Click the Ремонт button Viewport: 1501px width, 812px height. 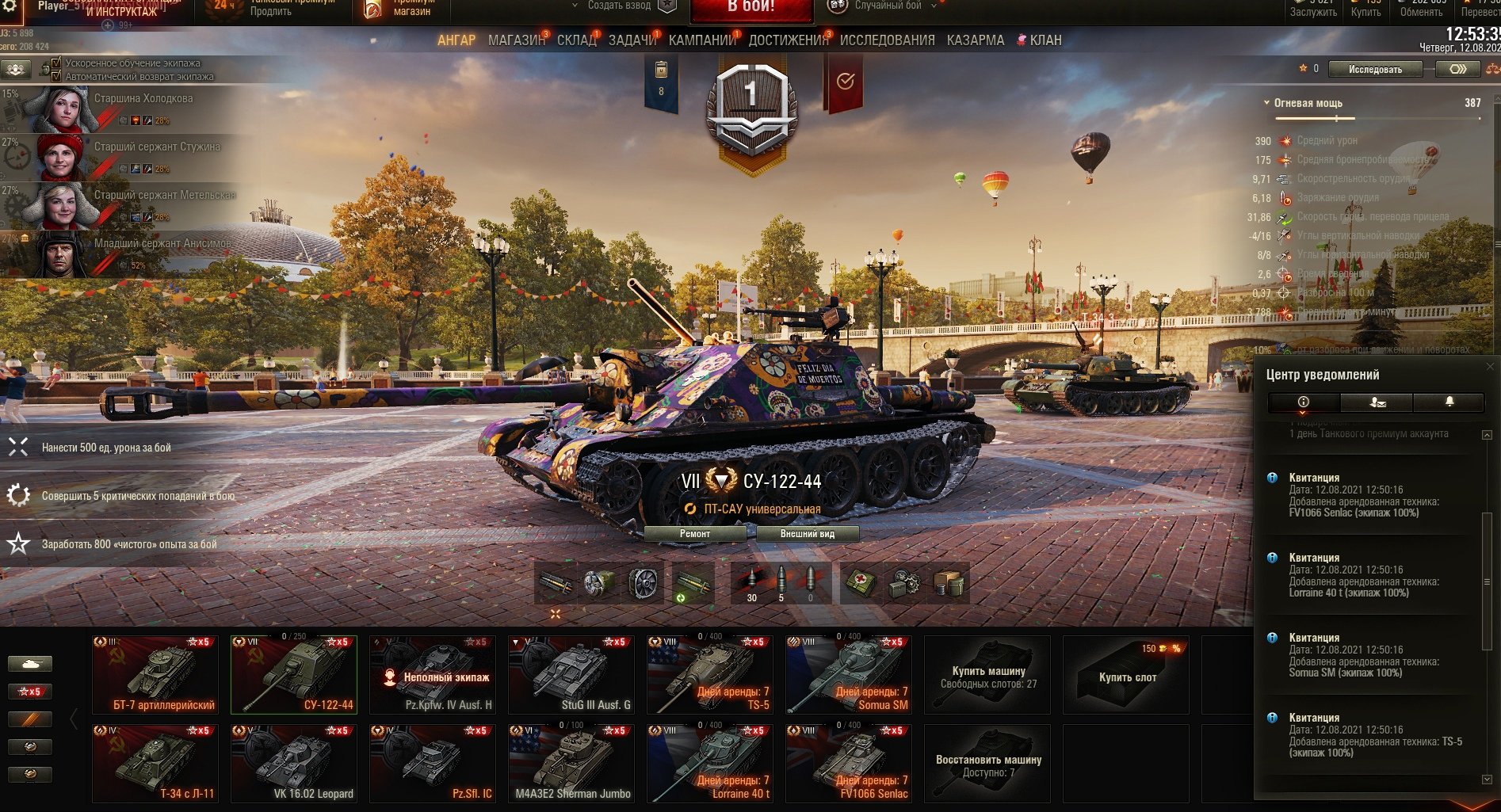(694, 534)
